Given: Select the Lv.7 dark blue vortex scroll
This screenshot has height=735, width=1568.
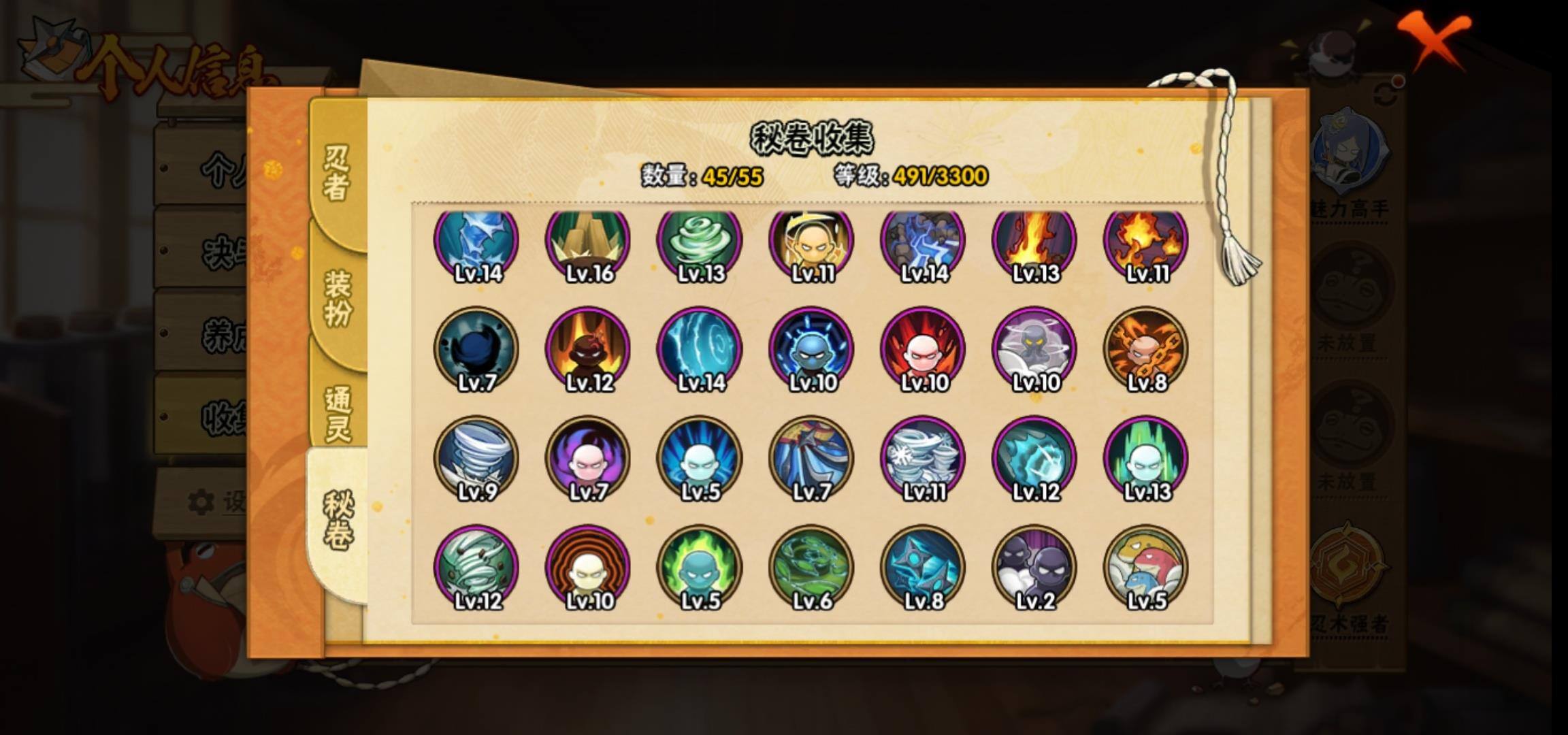Looking at the screenshot, I should 476,350.
